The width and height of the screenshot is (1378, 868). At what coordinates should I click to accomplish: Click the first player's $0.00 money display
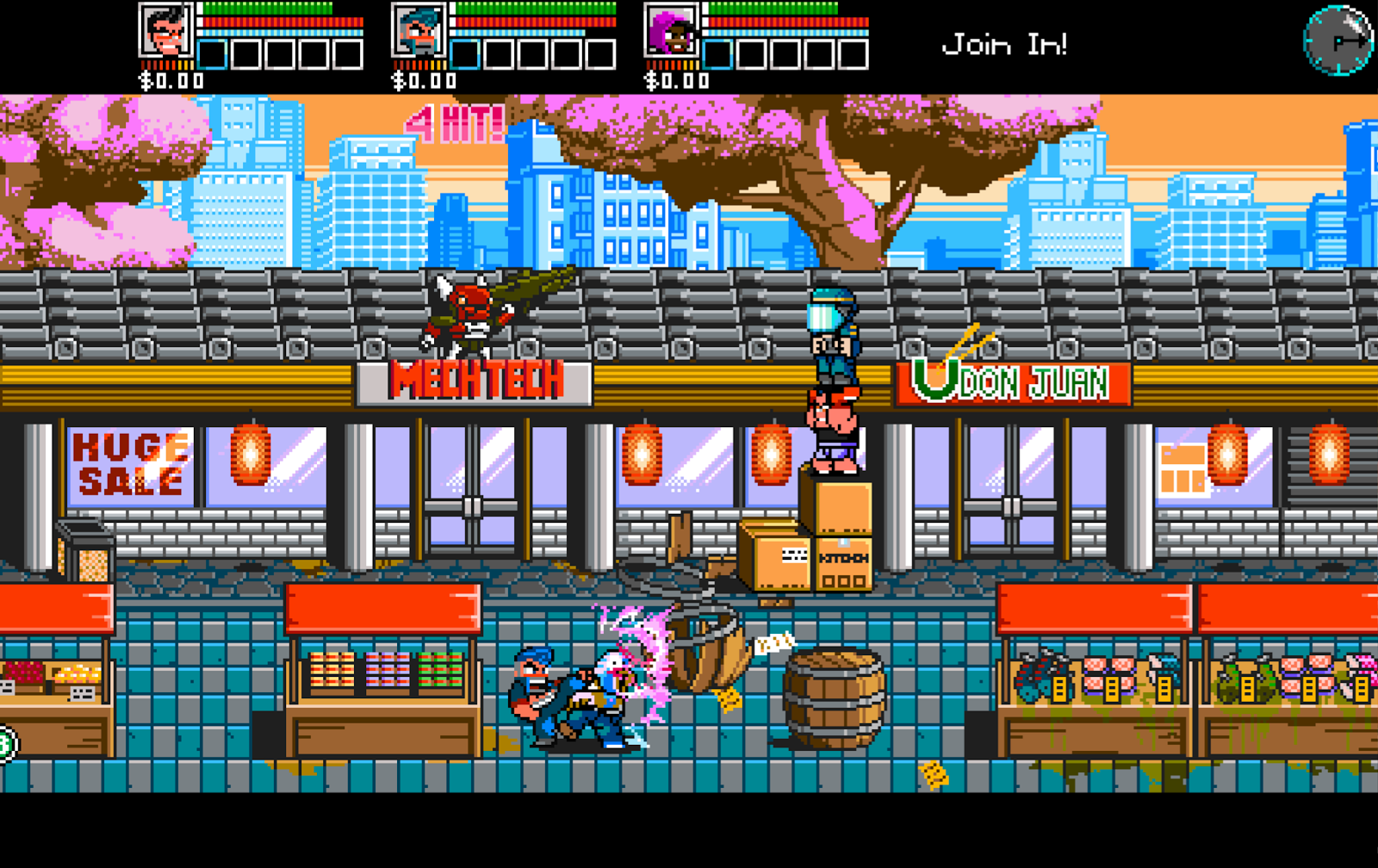pos(166,82)
